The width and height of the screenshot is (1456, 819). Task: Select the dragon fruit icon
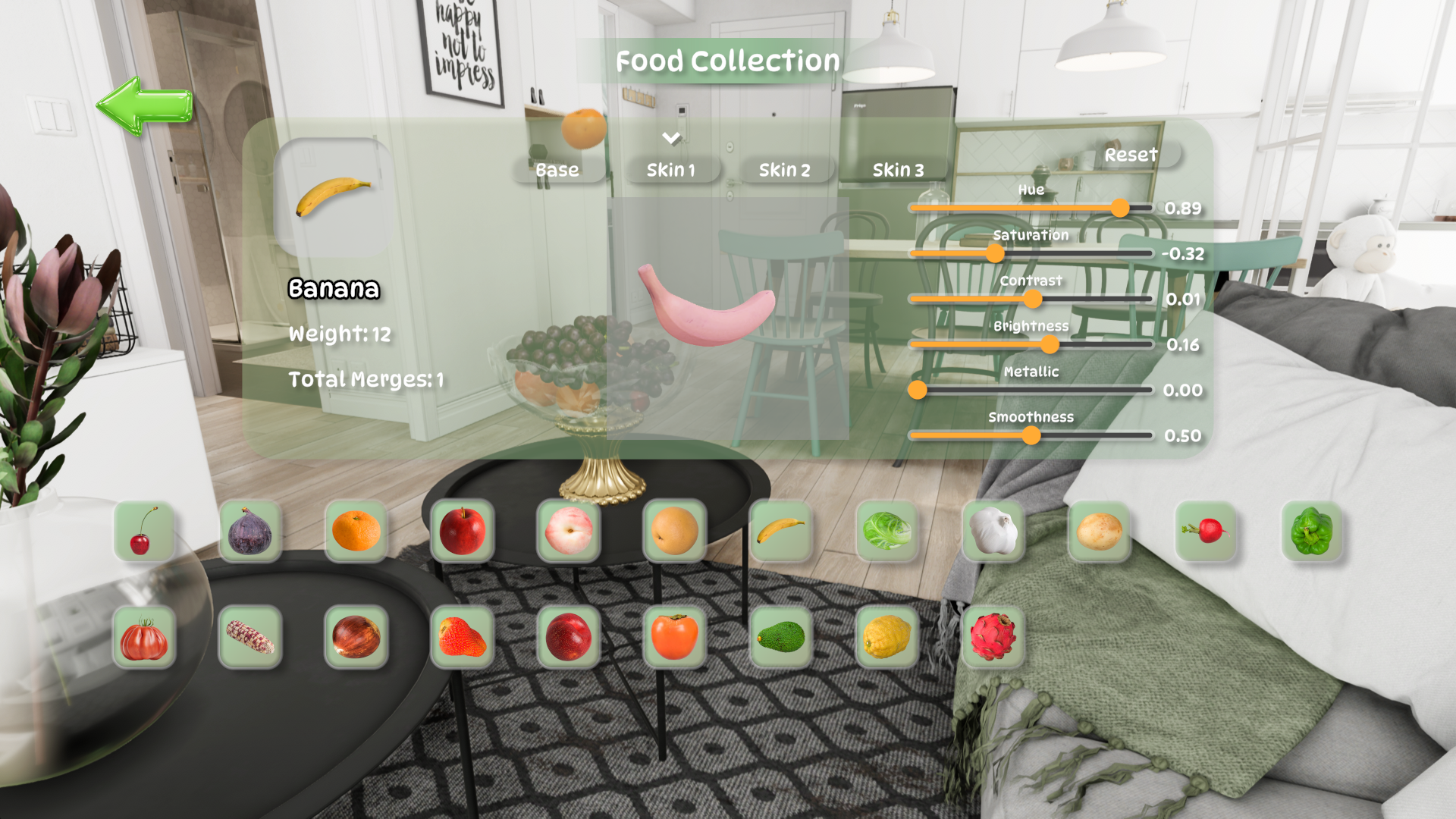click(x=993, y=637)
